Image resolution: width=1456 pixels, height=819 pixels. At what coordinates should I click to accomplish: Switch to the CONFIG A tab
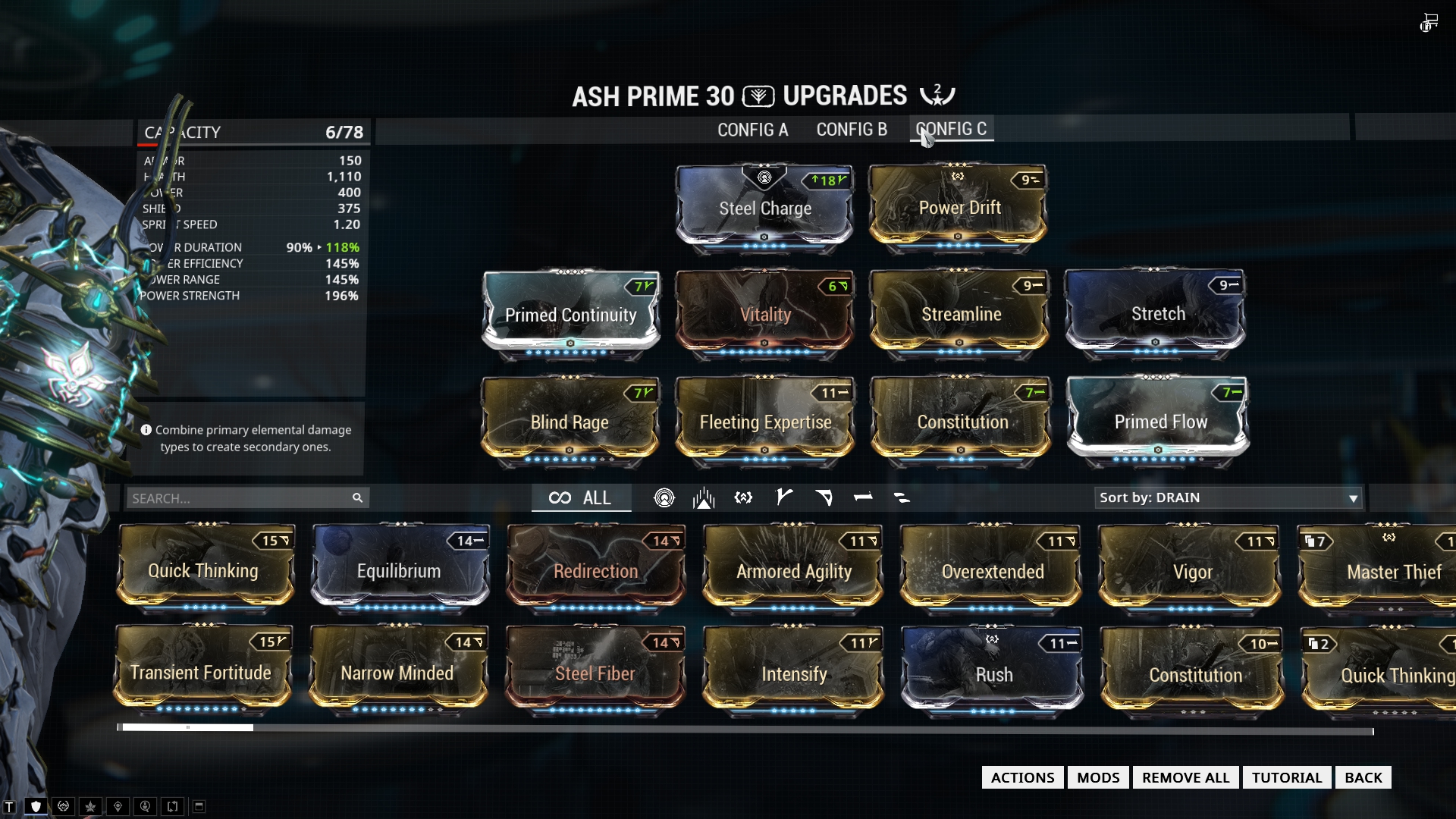coord(752,130)
